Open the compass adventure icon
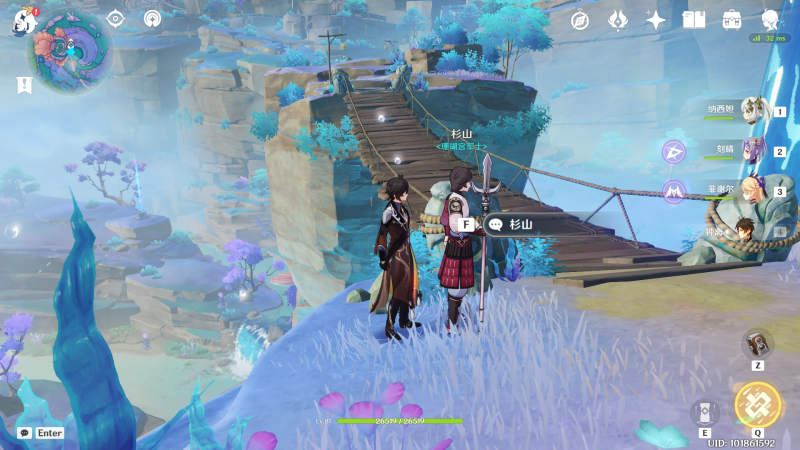This screenshot has width=800, height=450. point(579,20)
